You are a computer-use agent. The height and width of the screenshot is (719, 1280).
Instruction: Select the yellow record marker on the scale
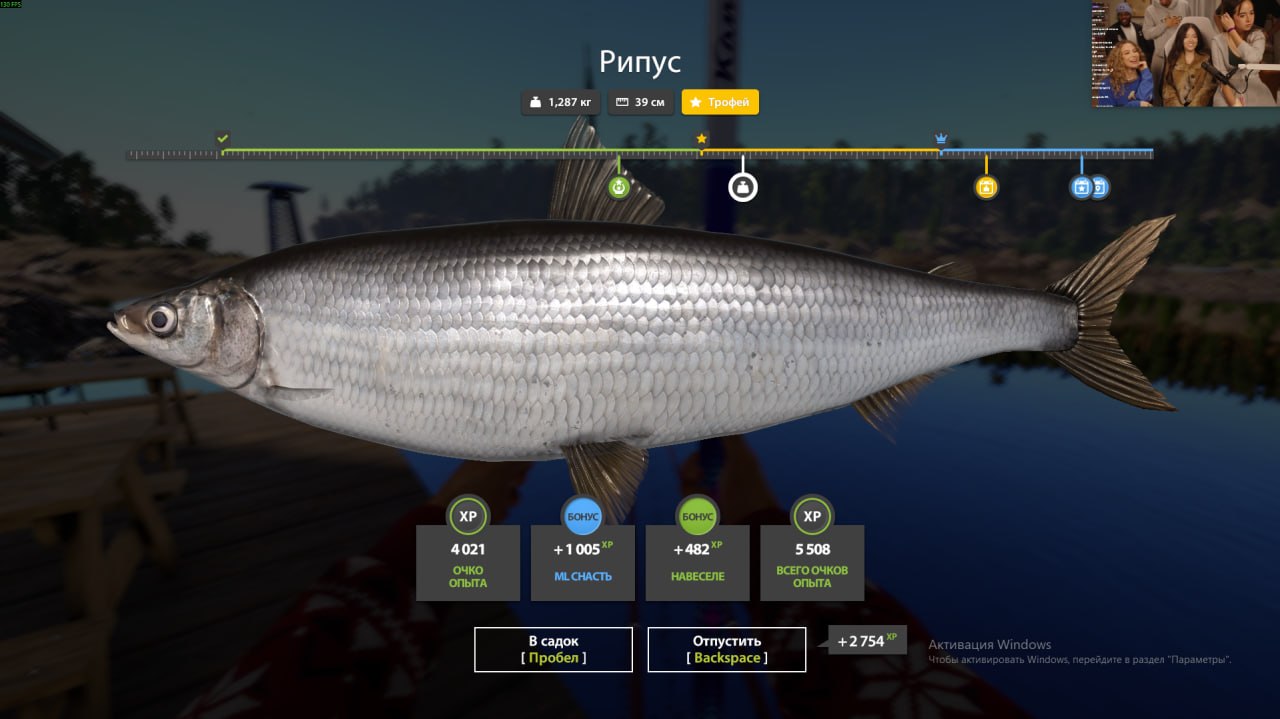click(986, 187)
